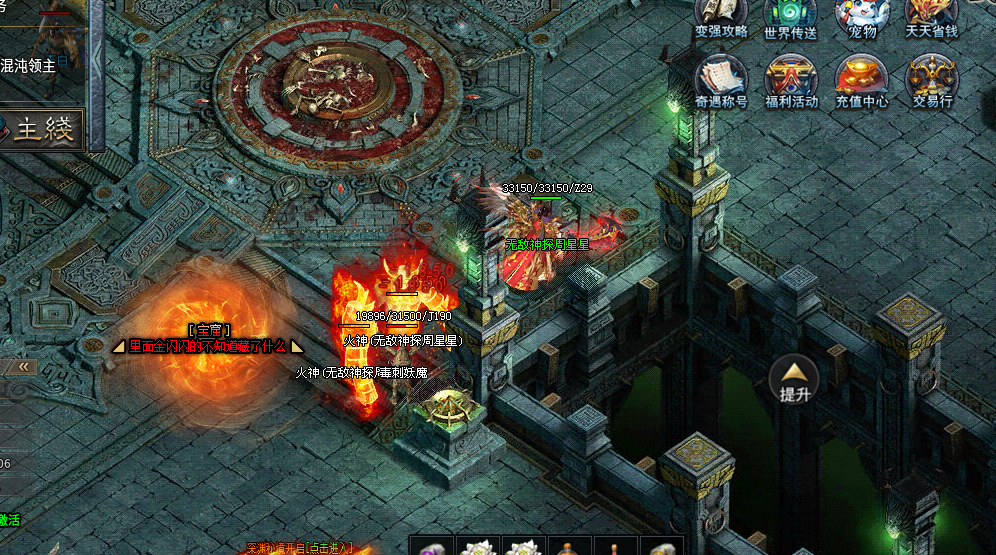Open the 交易行 trading house

pyautogui.click(x=932, y=78)
